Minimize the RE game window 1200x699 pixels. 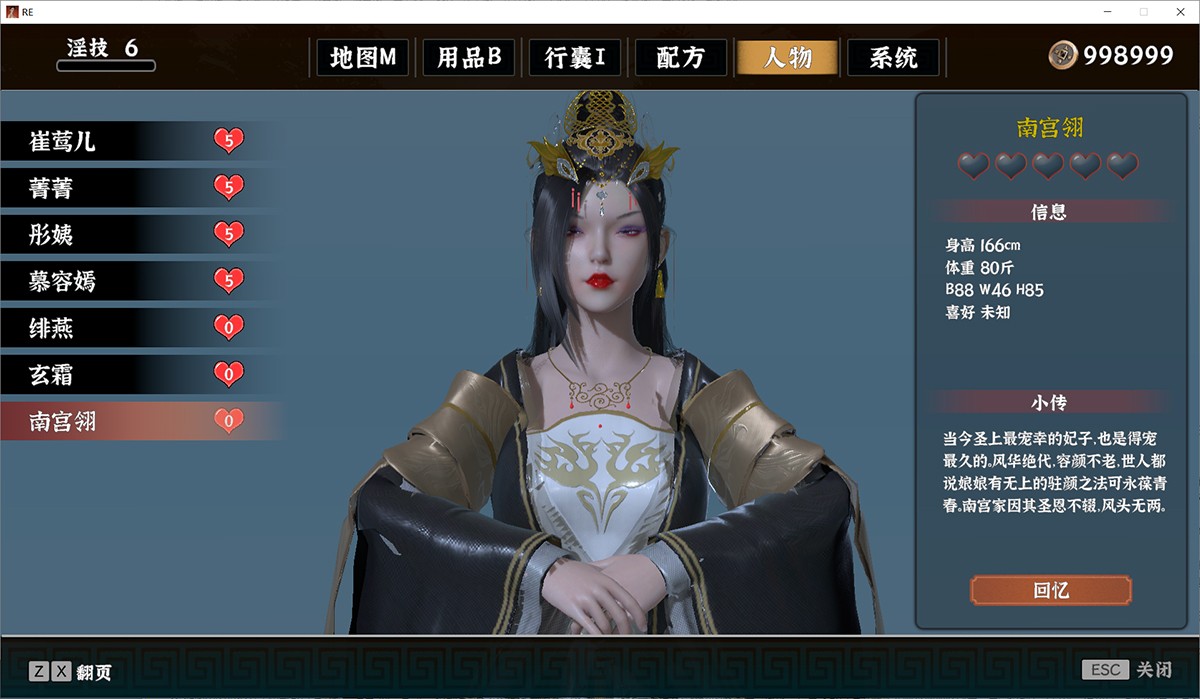coord(1110,11)
